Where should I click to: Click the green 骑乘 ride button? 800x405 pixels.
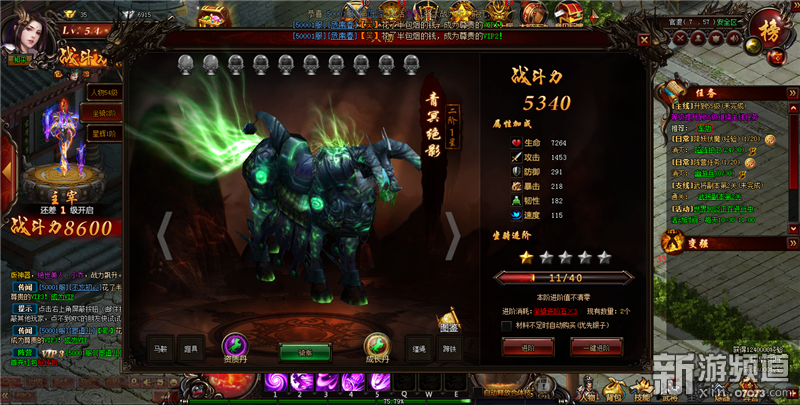(304, 351)
